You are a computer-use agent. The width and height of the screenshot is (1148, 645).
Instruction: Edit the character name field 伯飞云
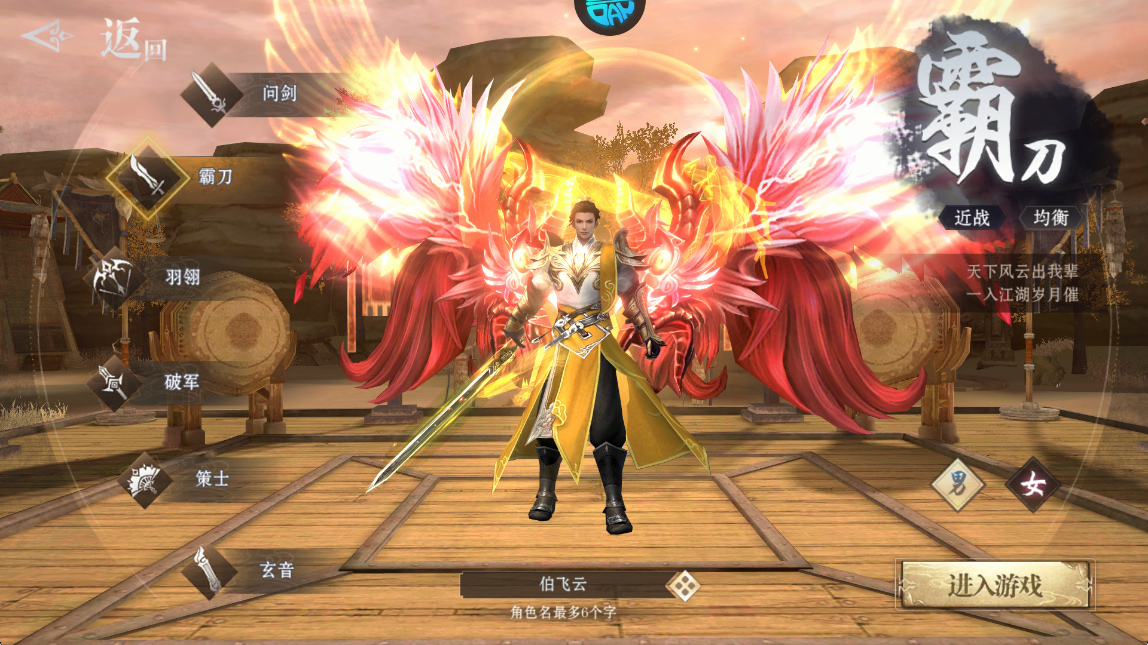coord(560,585)
